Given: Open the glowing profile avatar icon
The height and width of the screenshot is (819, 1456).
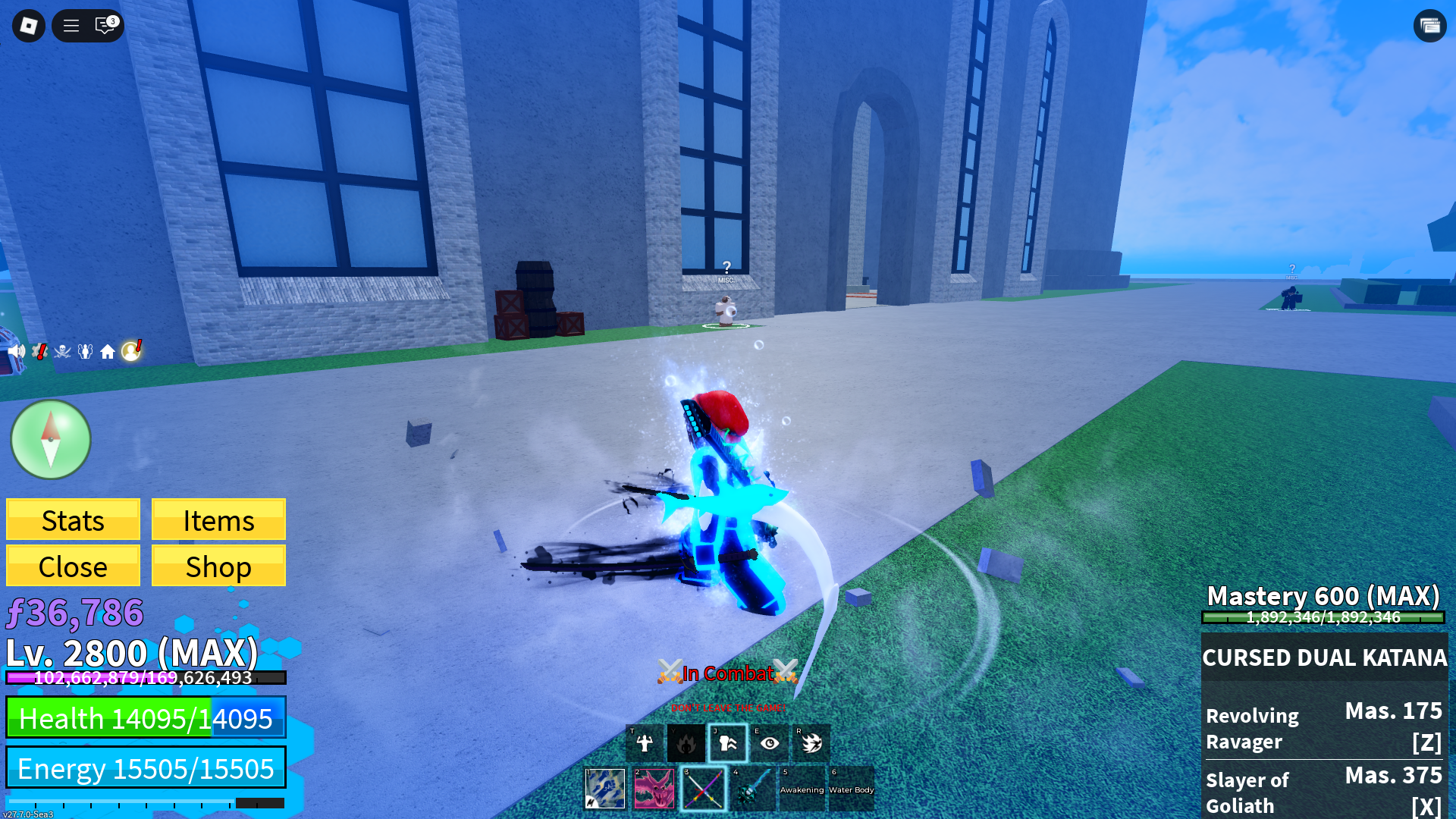Looking at the screenshot, I should 131,350.
